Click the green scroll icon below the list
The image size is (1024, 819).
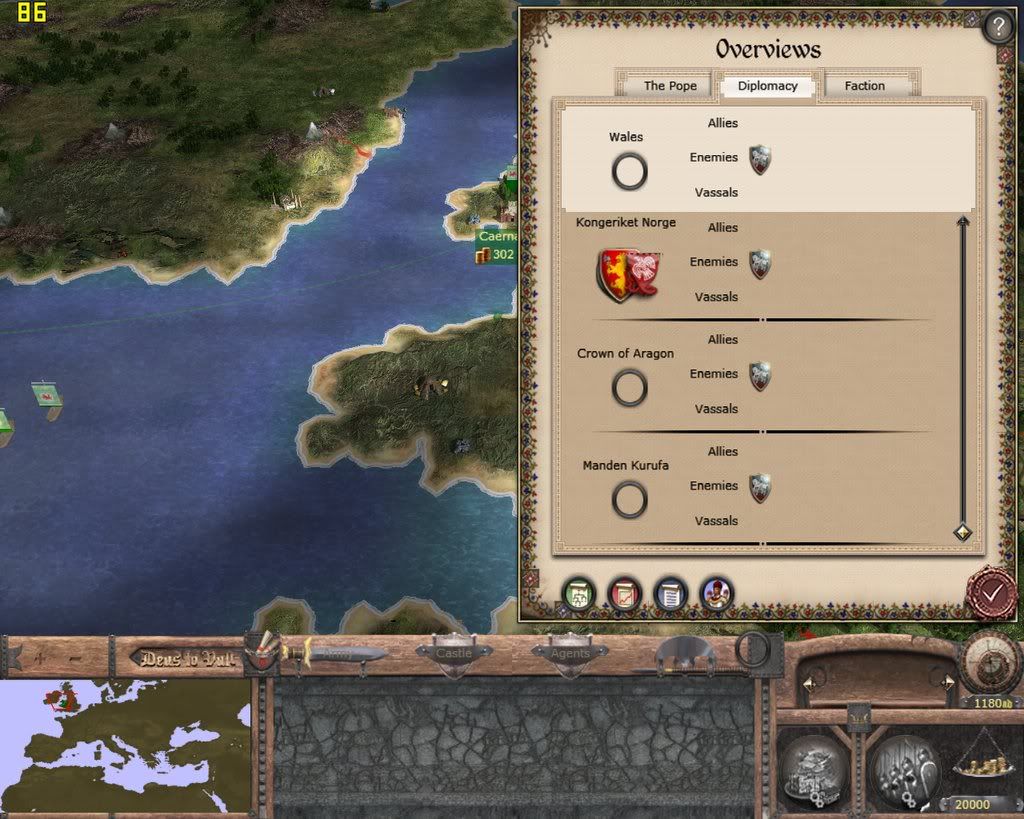[x=580, y=594]
